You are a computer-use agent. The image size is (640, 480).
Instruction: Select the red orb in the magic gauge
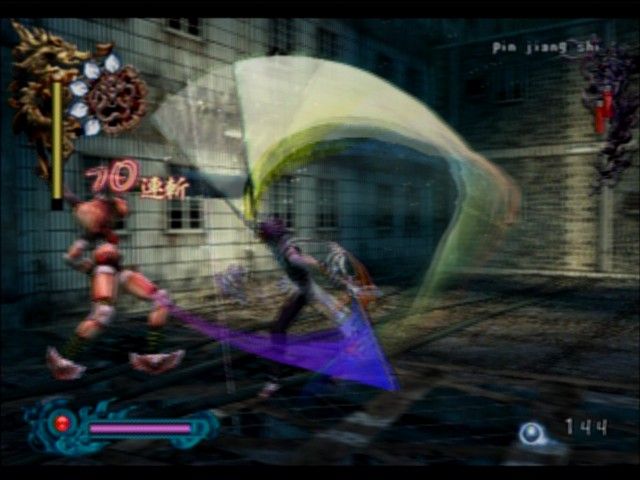(62, 424)
